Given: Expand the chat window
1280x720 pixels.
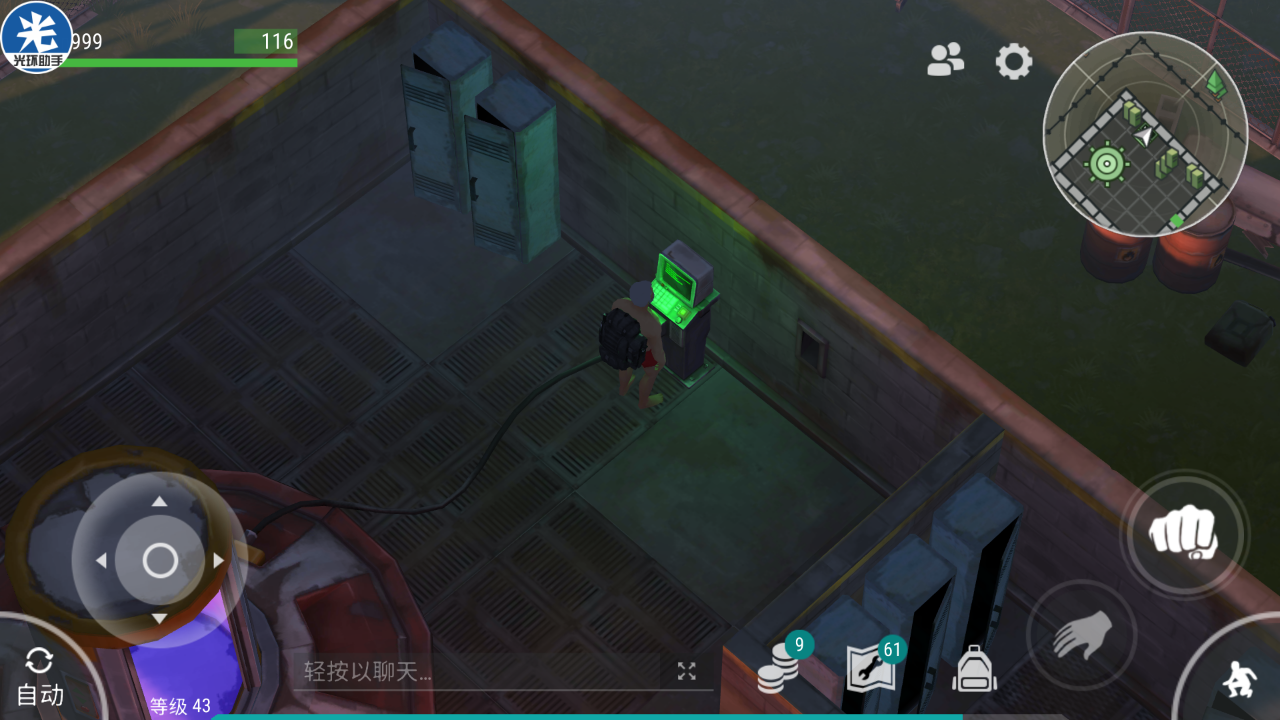Looking at the screenshot, I should point(686,672).
